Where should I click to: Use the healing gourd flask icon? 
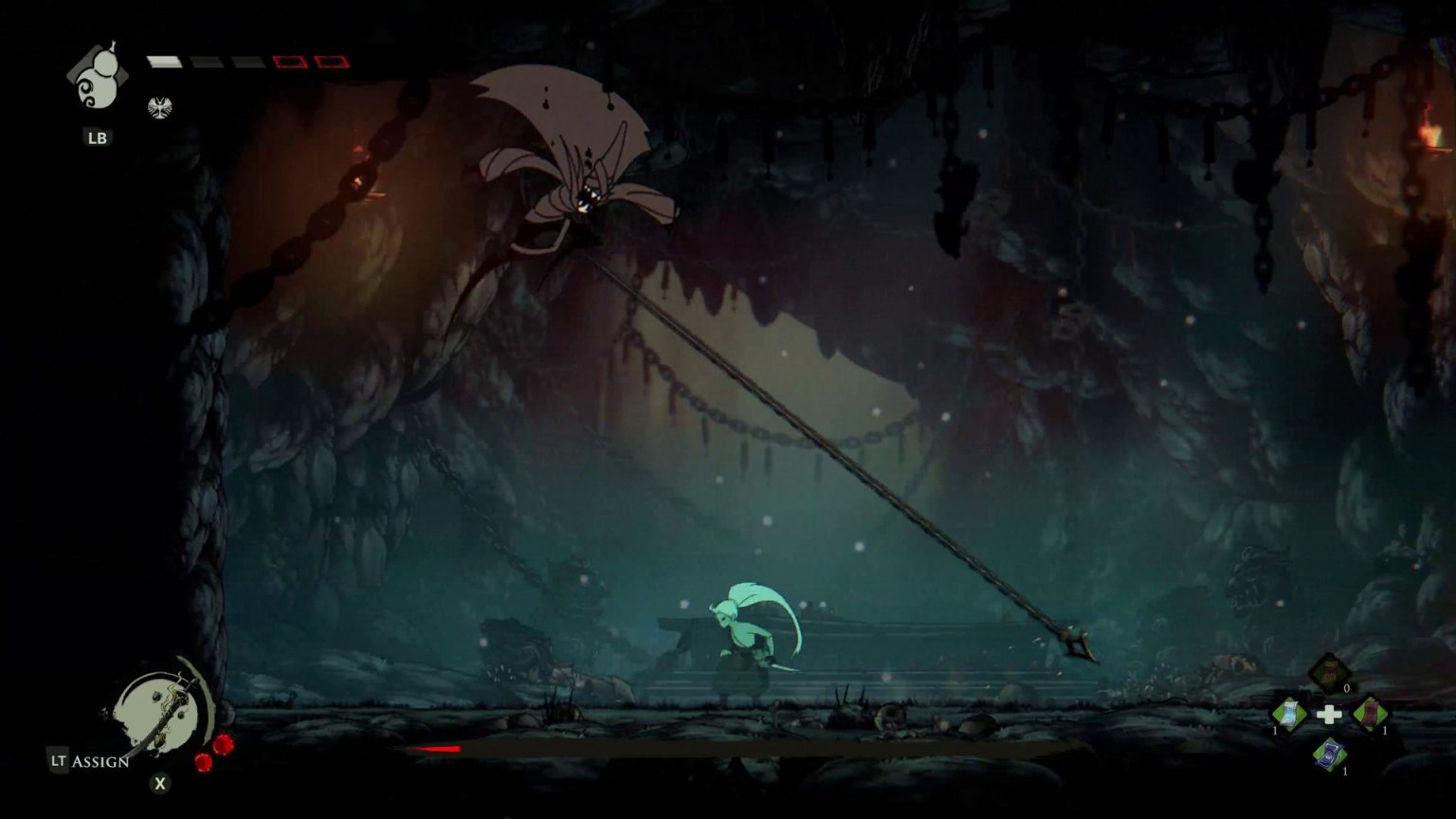point(96,80)
